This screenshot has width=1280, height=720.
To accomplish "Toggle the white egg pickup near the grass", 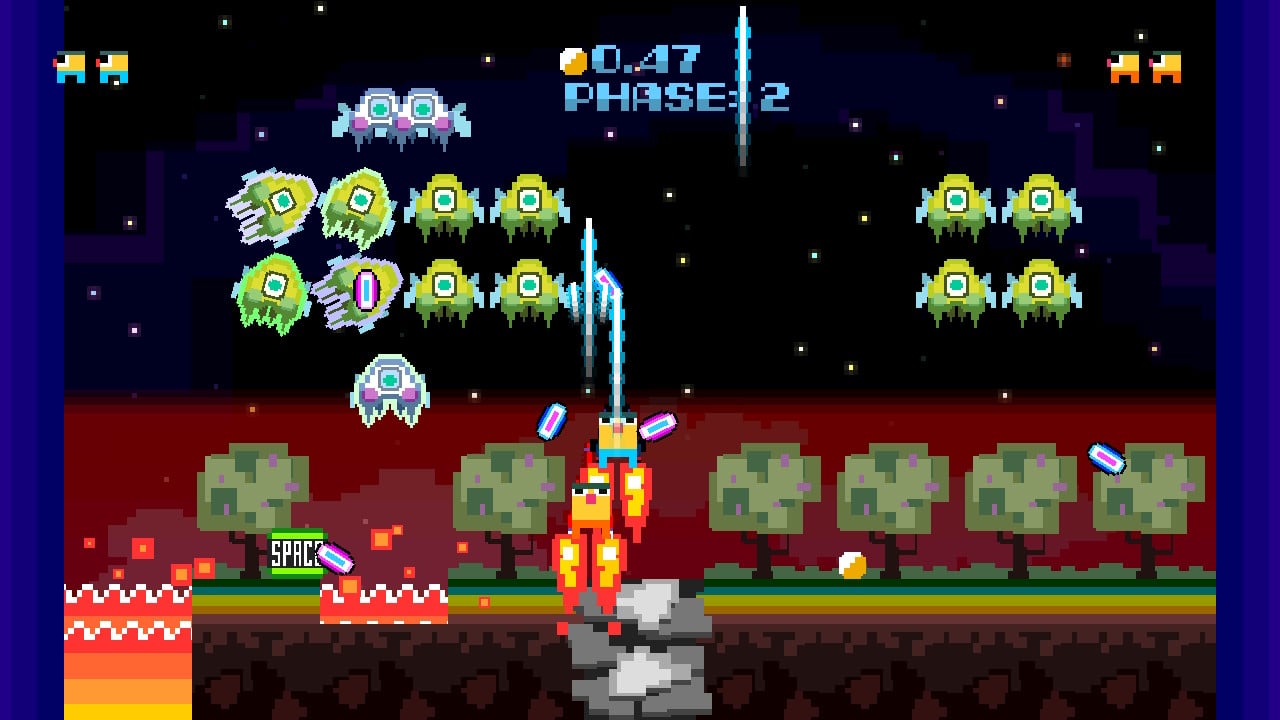I will (x=852, y=565).
